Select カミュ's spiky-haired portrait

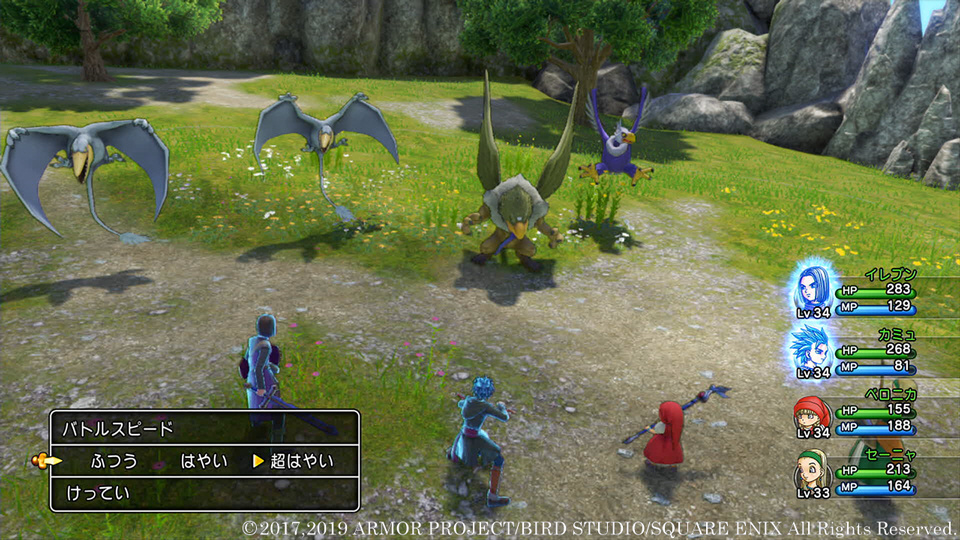[813, 349]
